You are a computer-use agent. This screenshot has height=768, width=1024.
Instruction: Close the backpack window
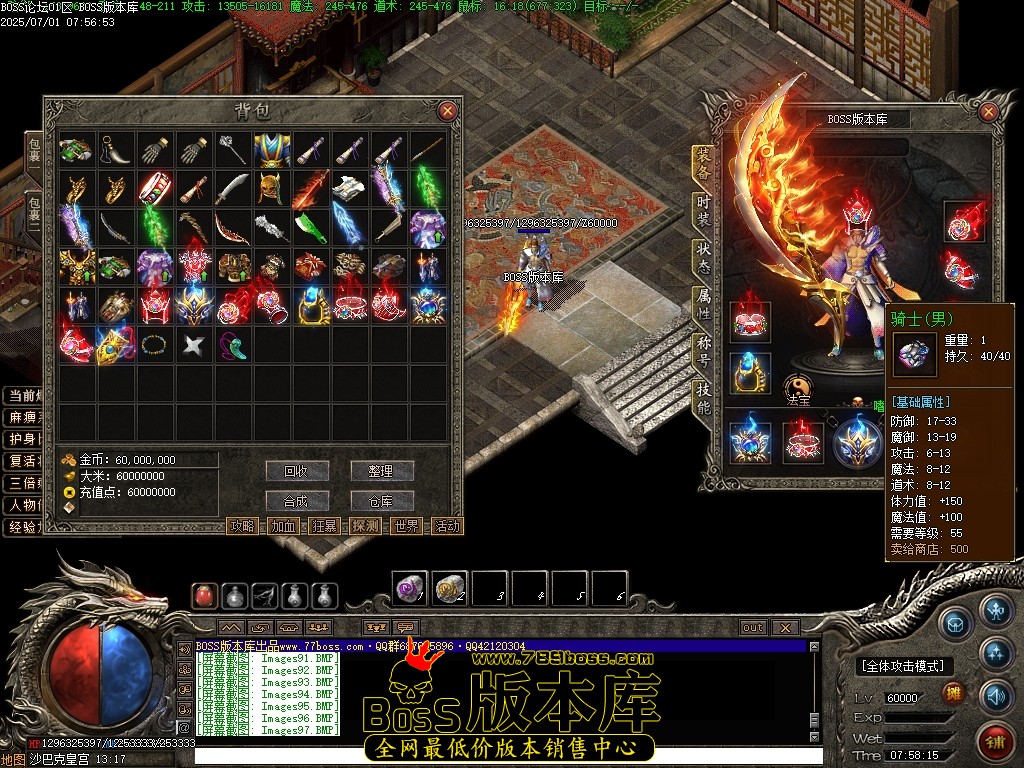coord(447,111)
